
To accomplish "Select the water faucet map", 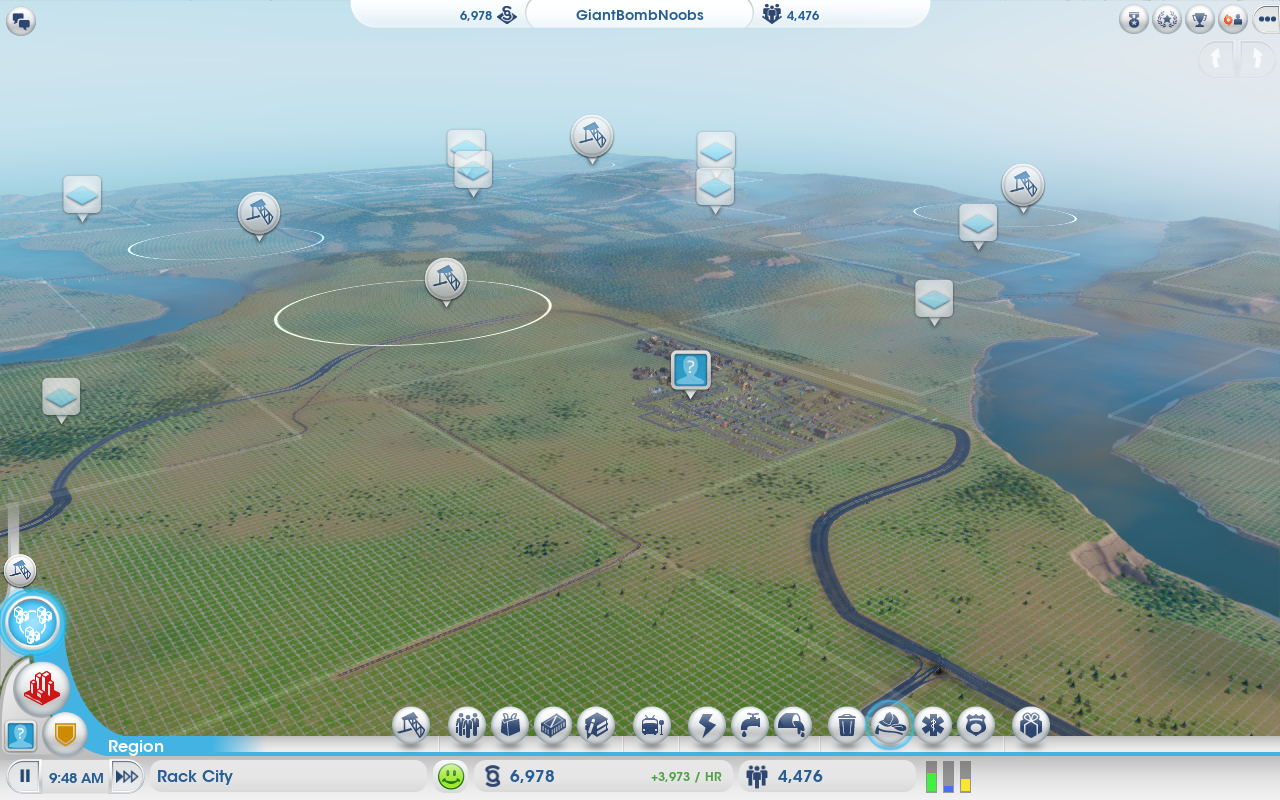I will coord(750,725).
